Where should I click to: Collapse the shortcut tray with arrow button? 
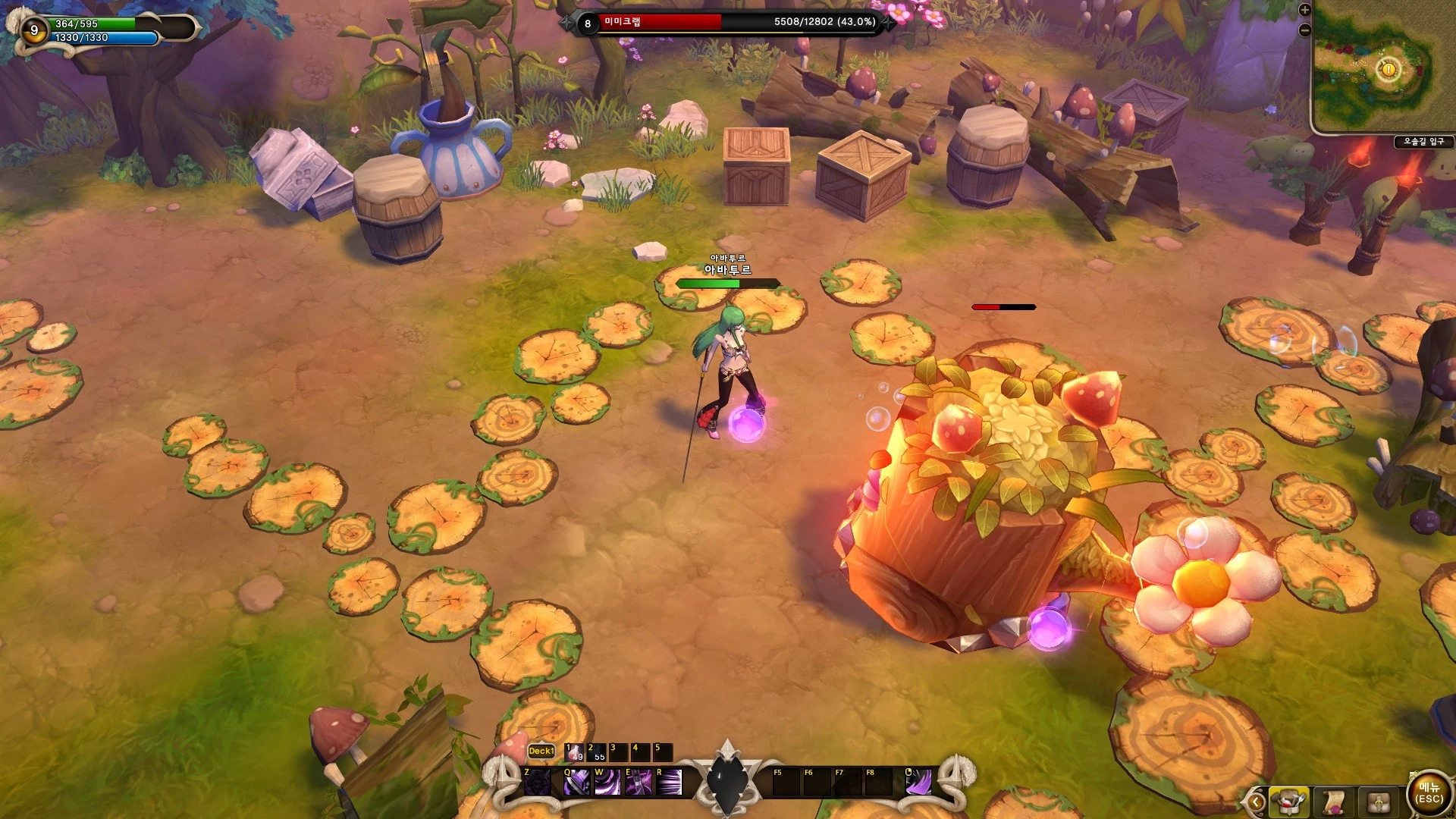click(x=1256, y=802)
